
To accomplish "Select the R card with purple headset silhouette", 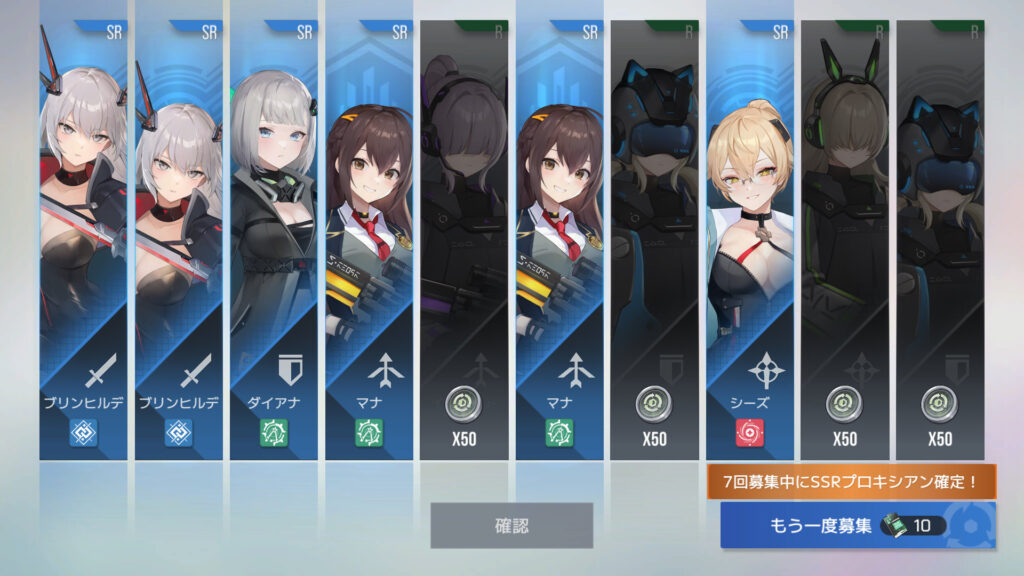I will (463, 240).
